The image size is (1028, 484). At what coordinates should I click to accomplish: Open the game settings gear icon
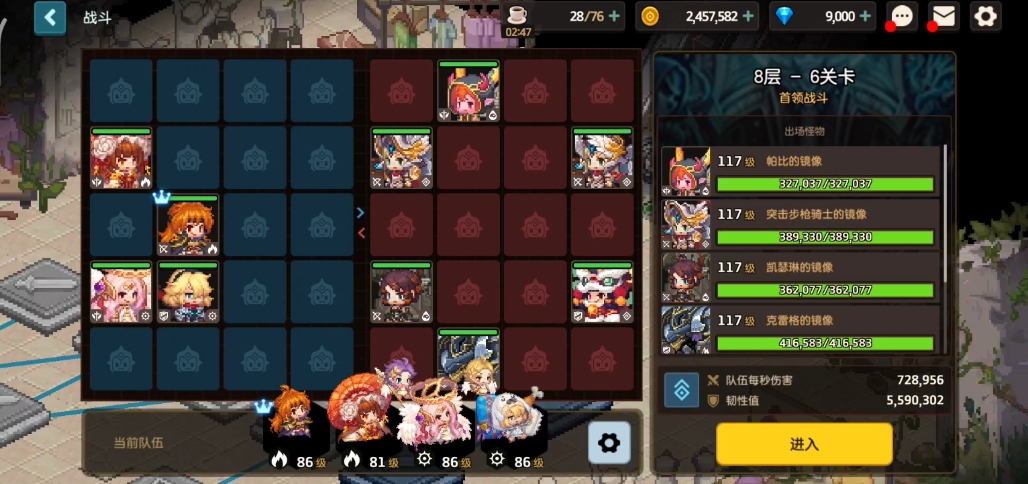coord(985,16)
